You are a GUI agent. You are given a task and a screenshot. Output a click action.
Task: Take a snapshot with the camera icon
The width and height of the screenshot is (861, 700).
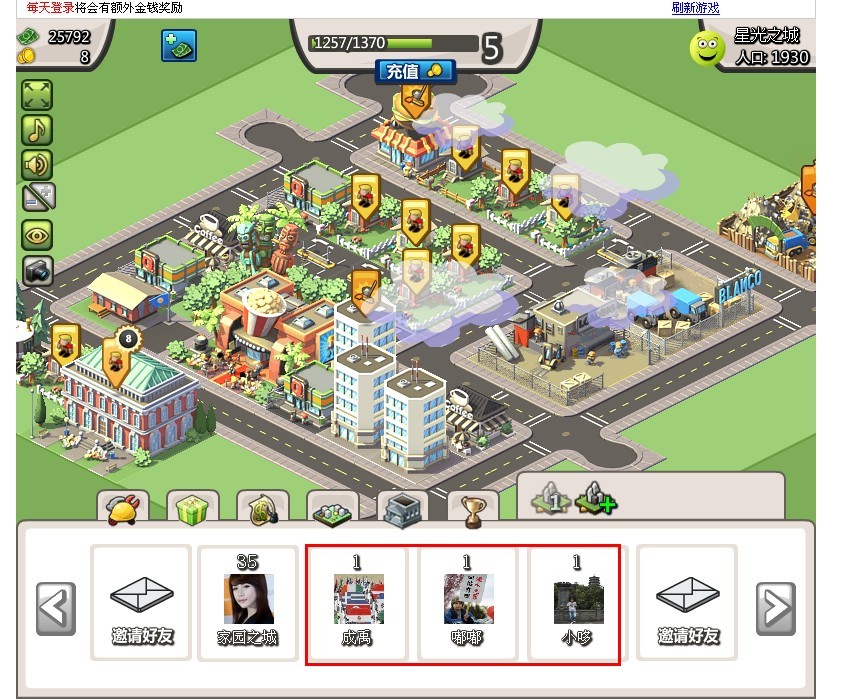pos(37,270)
